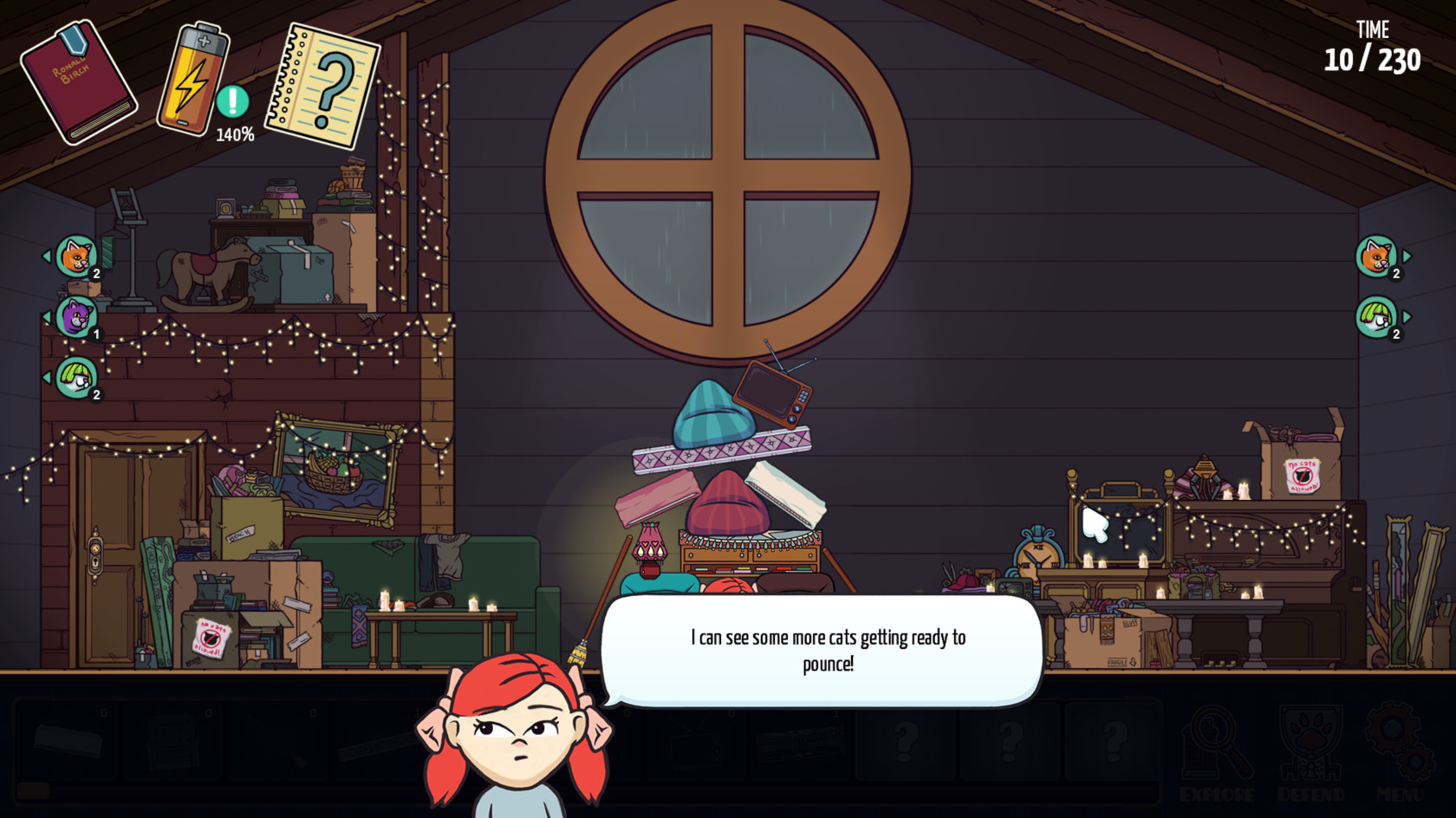Image resolution: width=1456 pixels, height=818 pixels.
Task: Expand the chevron next to the right orange cat
Action: coord(1406,254)
